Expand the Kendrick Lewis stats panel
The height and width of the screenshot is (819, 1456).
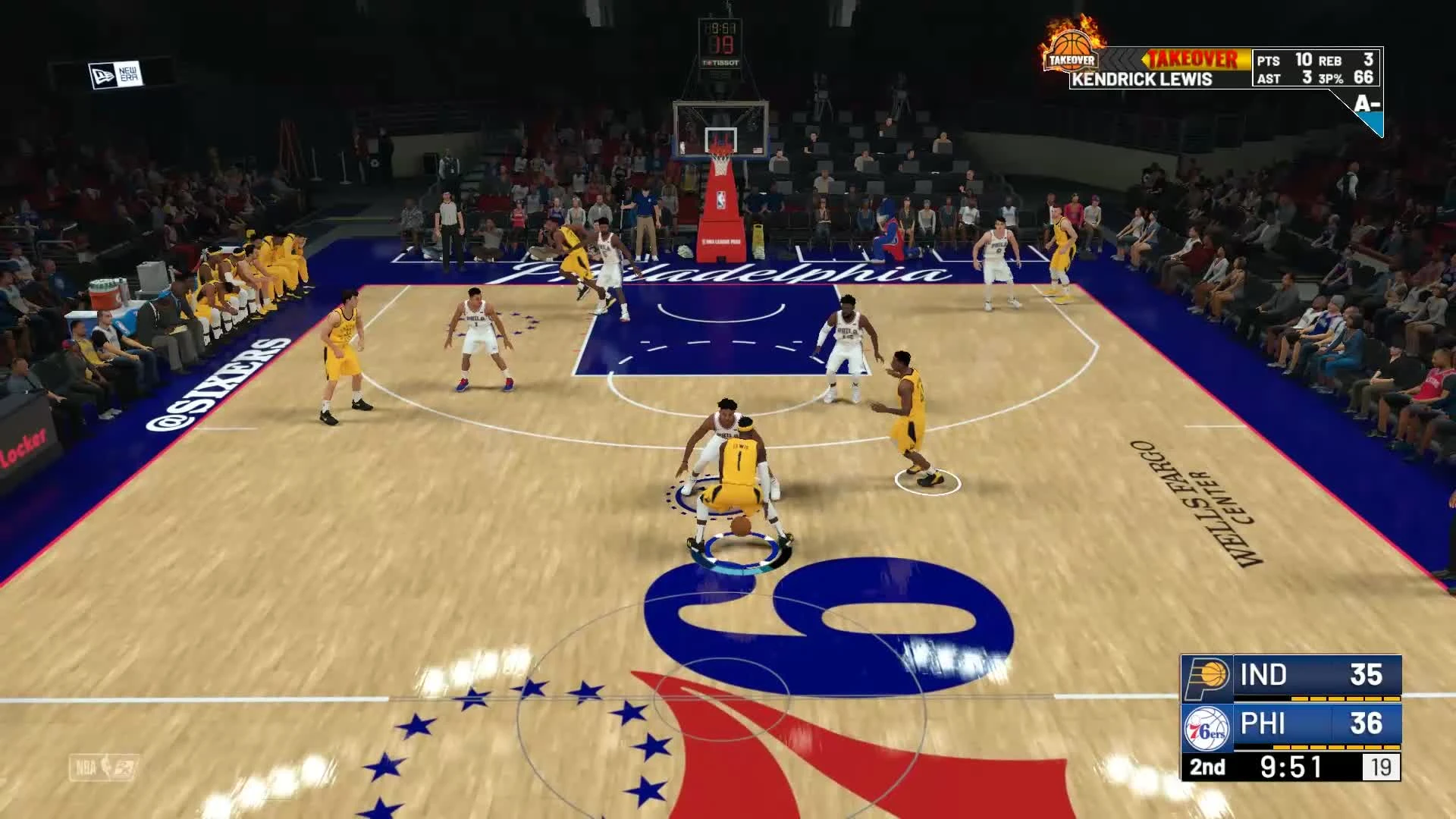1314,68
